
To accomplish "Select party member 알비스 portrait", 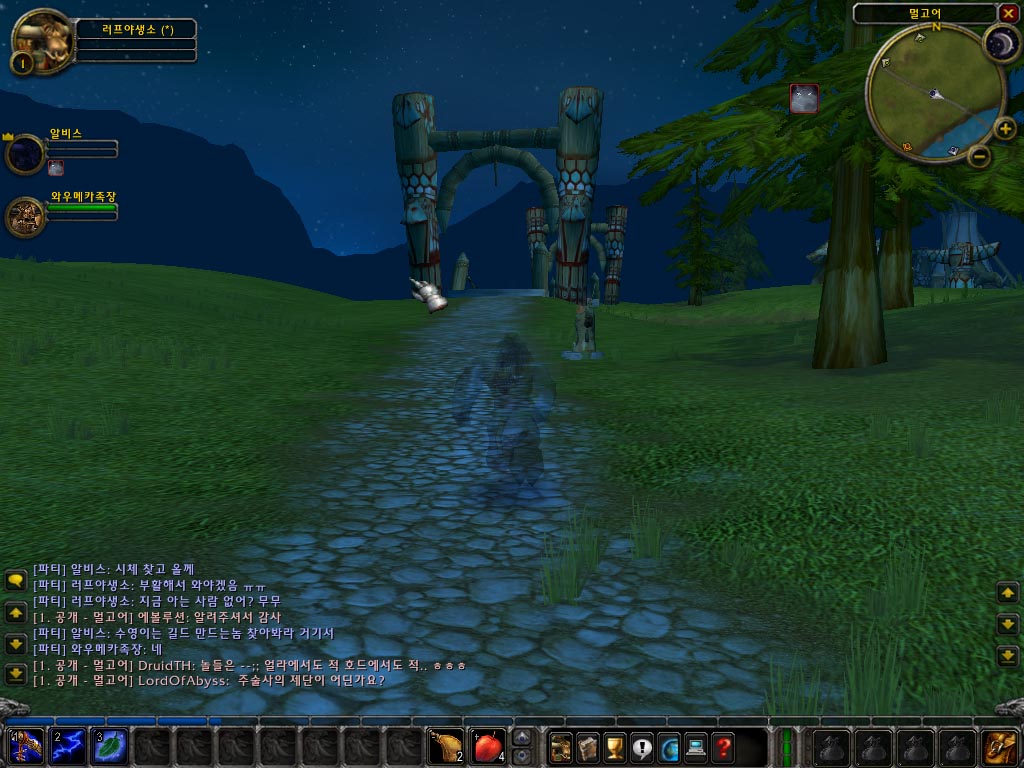I will click(x=24, y=155).
